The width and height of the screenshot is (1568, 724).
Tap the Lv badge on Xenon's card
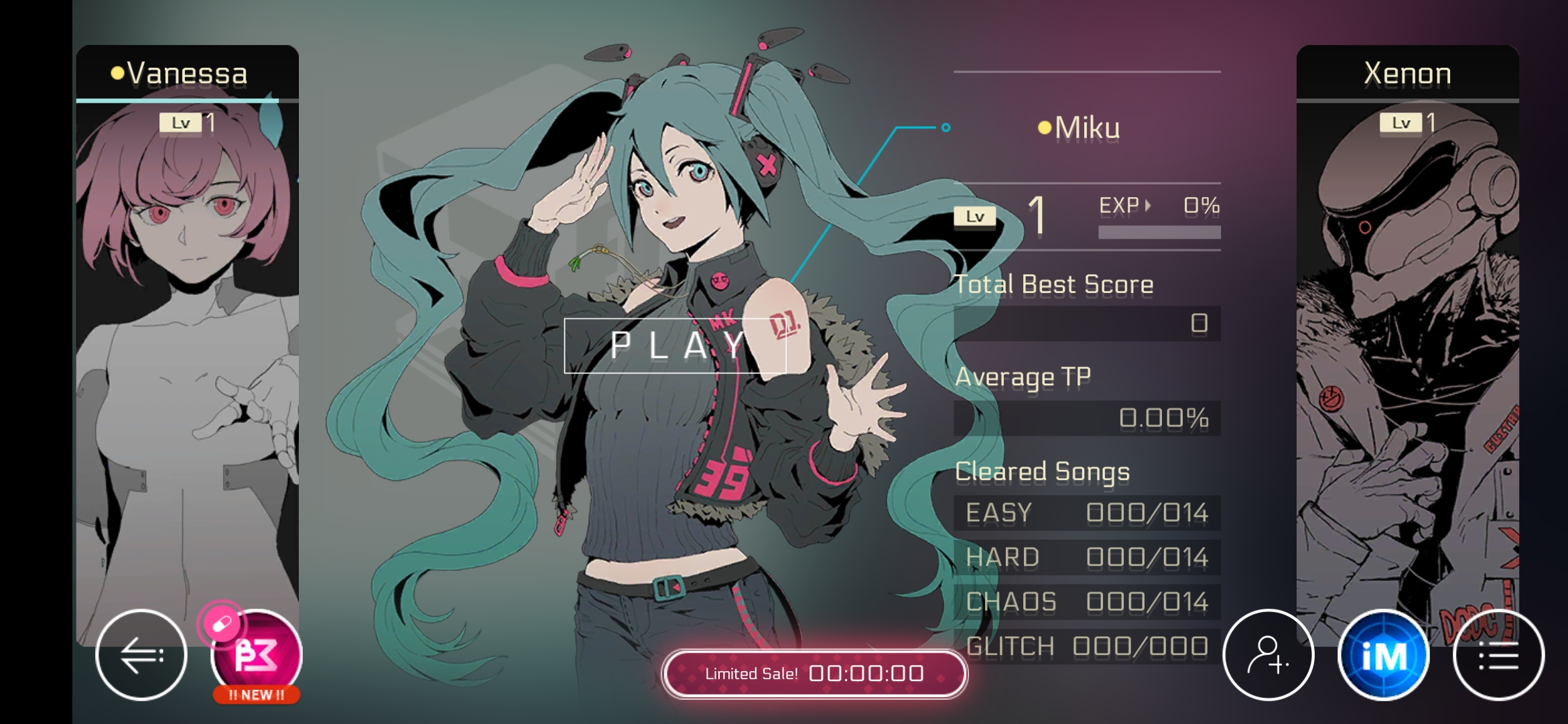pos(1402,123)
